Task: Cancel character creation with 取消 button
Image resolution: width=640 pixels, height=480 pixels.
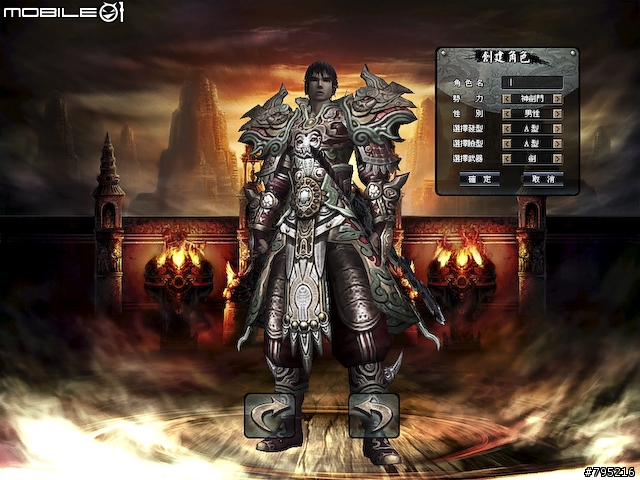Action: point(543,178)
